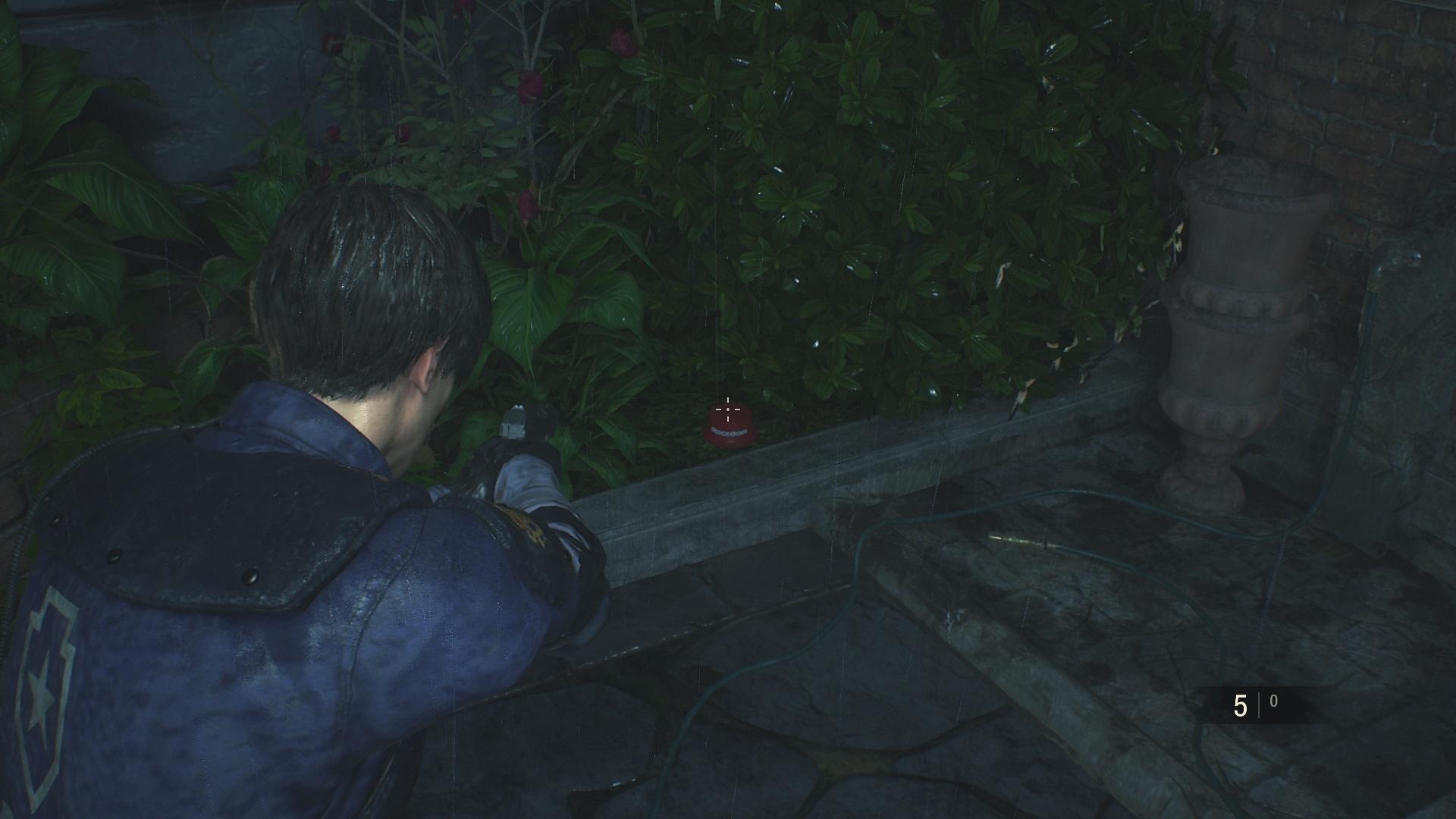Image resolution: width=1456 pixels, height=819 pixels.
Task: Click the aiming reticle crosshair icon
Action: pos(728,409)
